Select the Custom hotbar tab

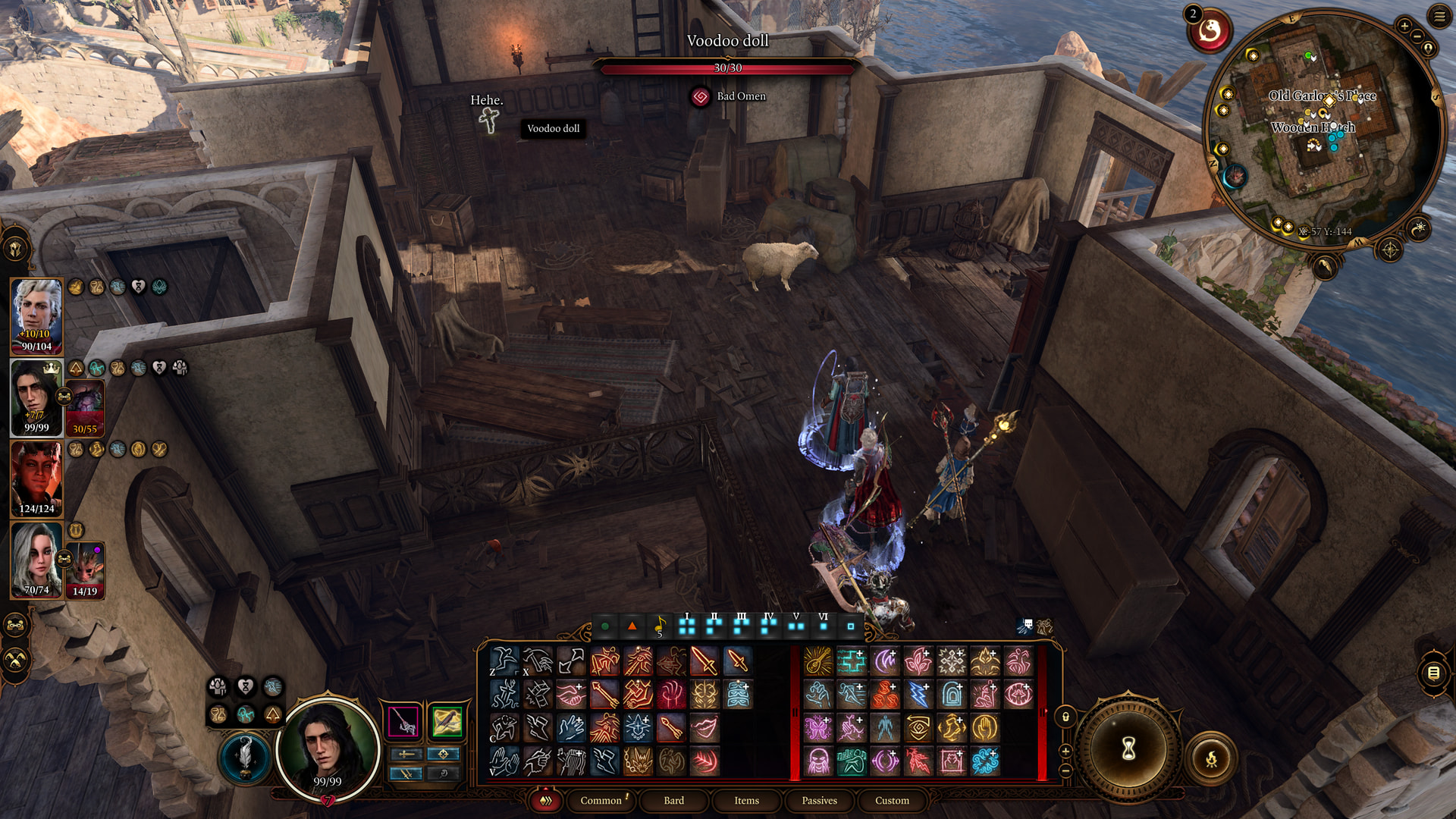892,801
